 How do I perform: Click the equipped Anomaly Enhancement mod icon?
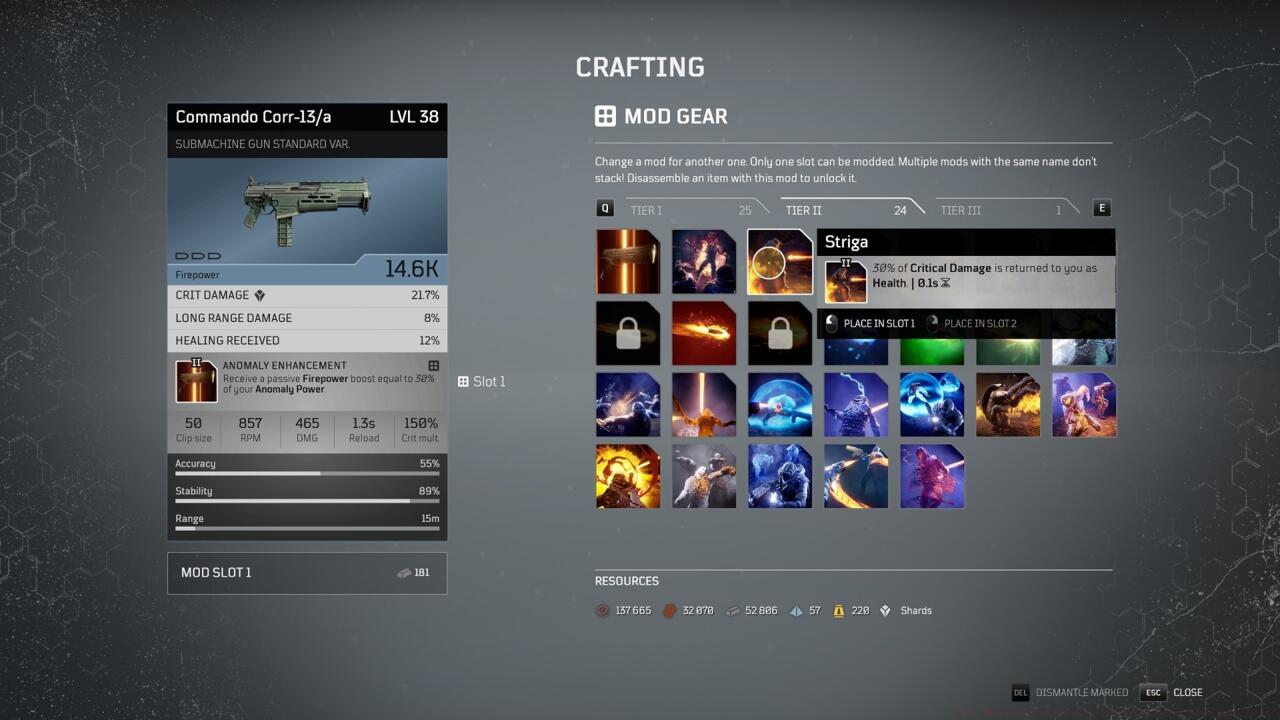point(196,380)
